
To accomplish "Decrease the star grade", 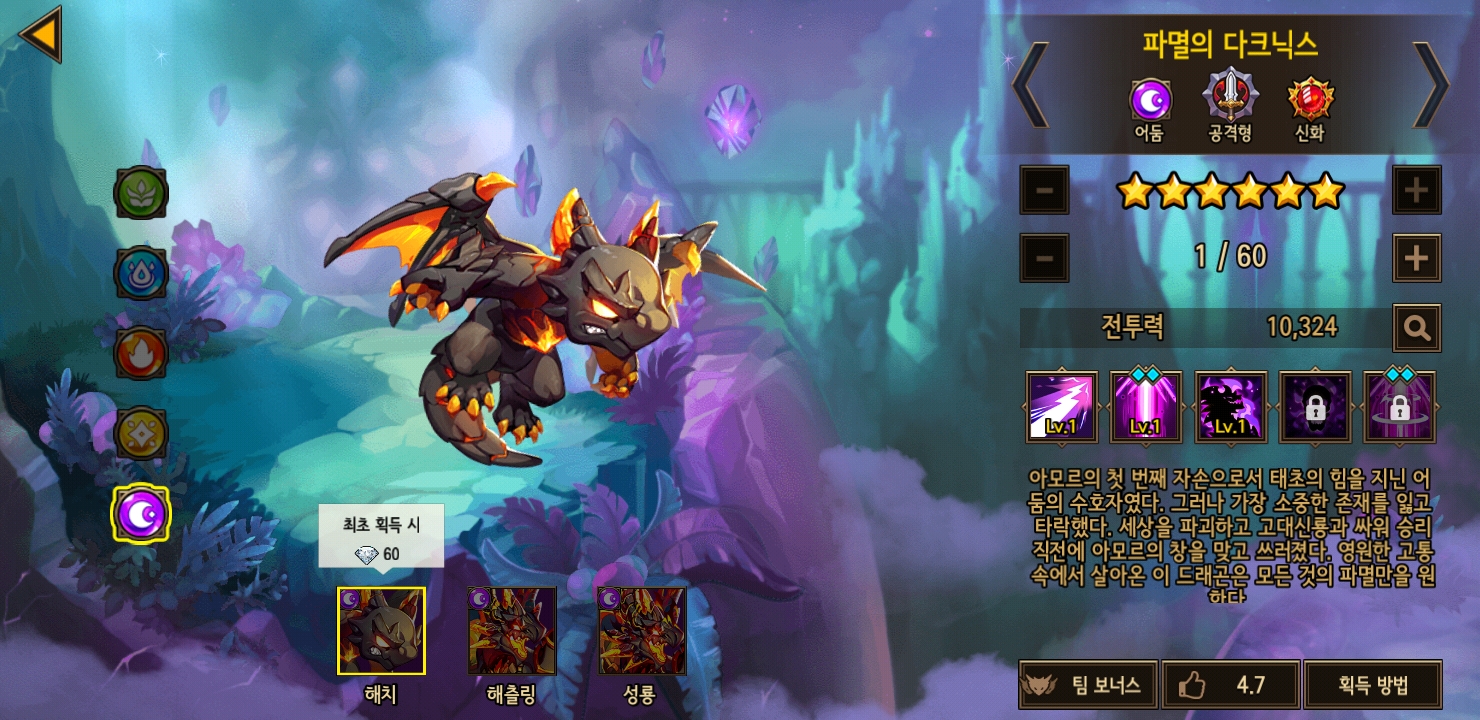I will [x=1044, y=189].
